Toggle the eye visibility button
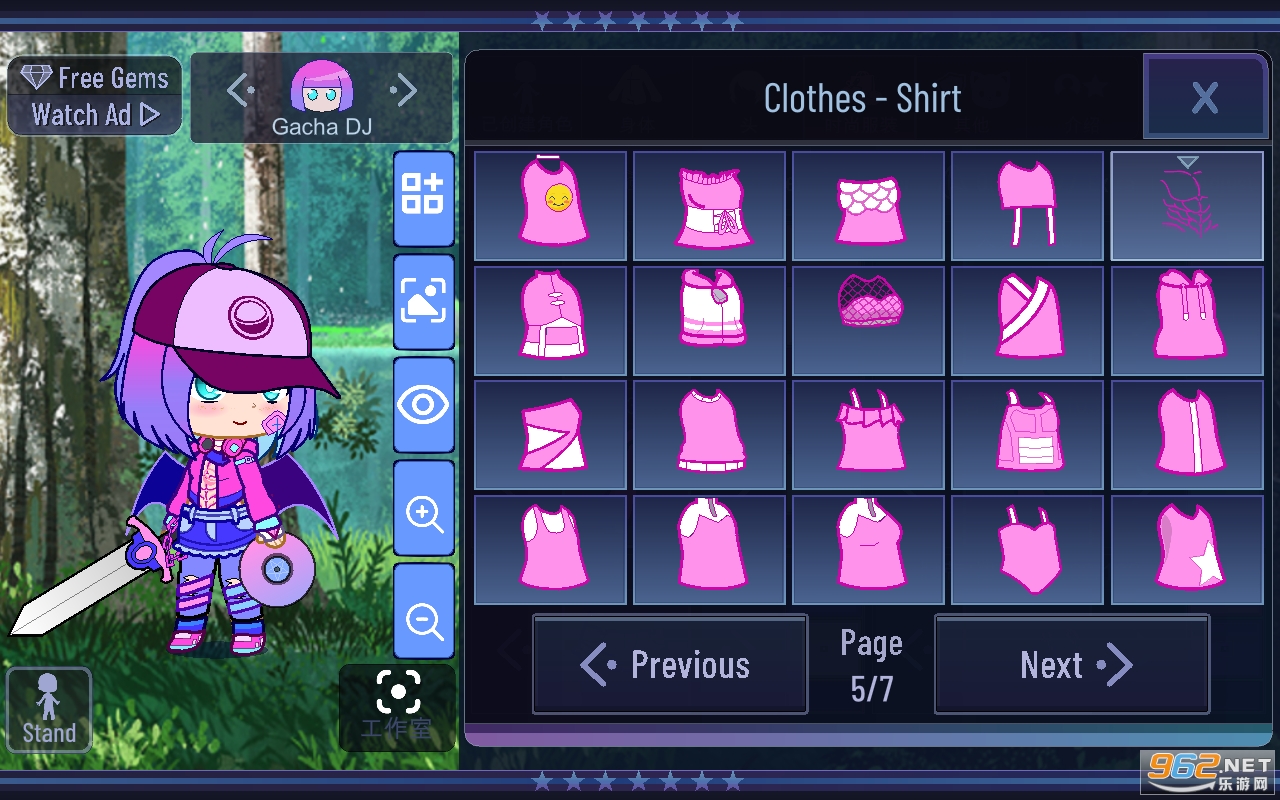This screenshot has height=800, width=1280. pos(424,405)
